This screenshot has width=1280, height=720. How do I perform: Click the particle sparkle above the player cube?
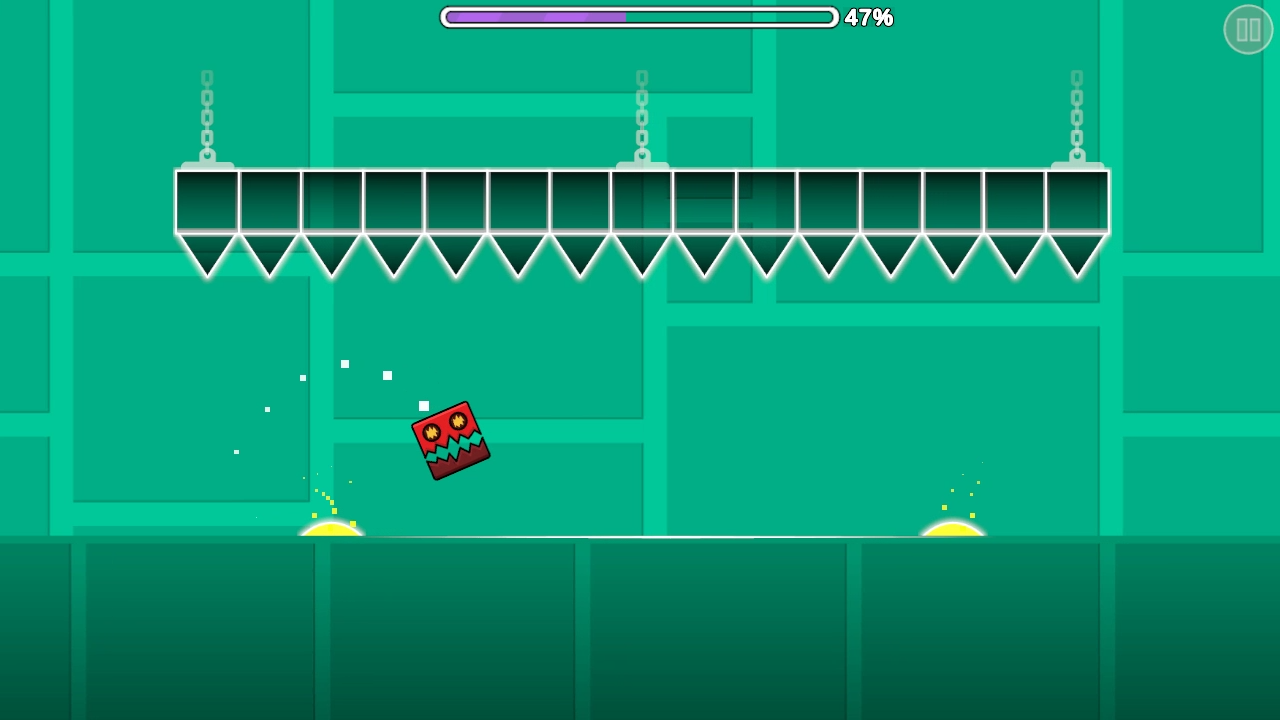423,405
